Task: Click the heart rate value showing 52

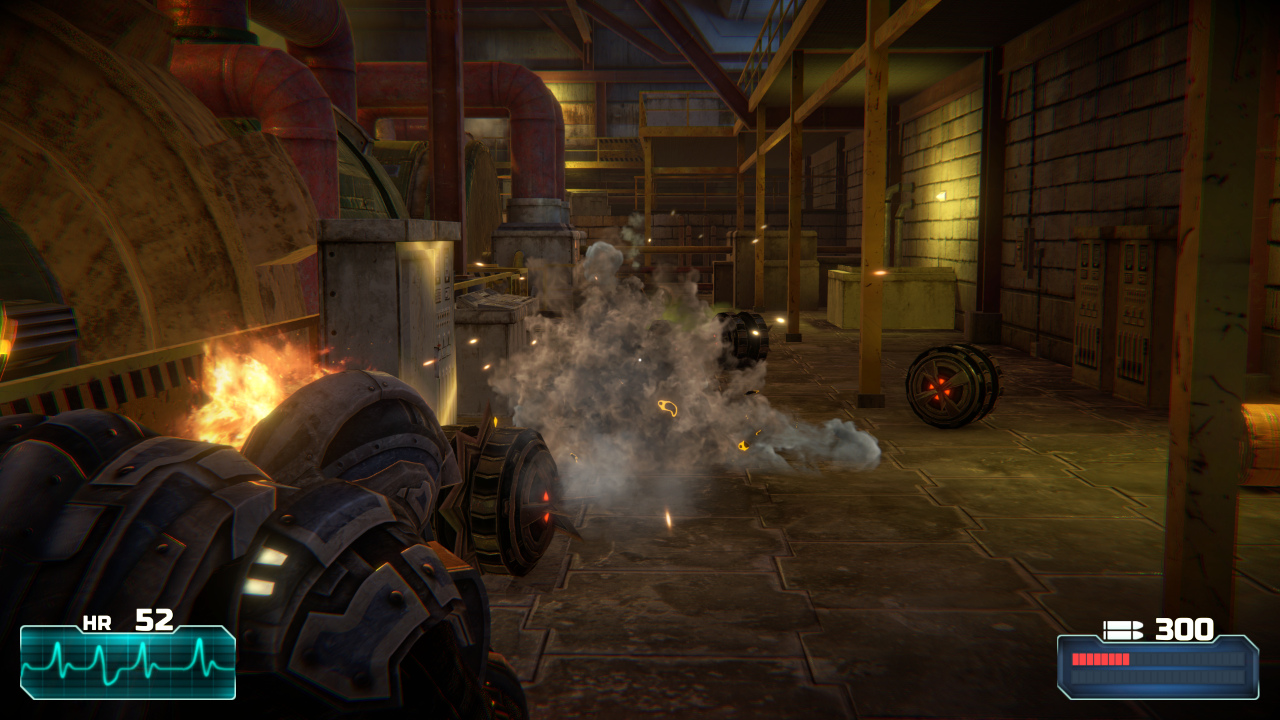Action: coord(154,618)
